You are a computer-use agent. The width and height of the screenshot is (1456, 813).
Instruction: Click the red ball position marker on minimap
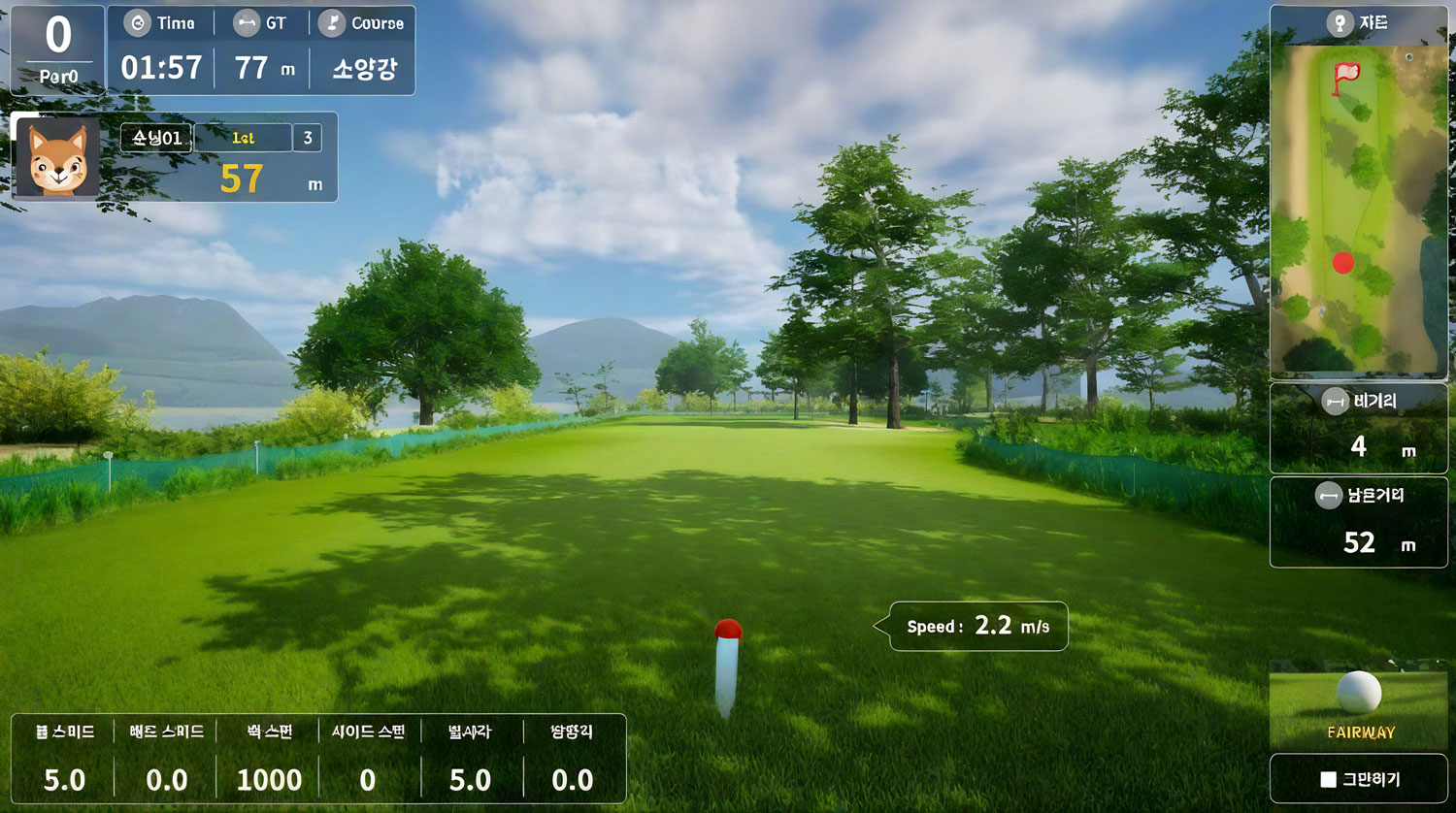point(1343,263)
